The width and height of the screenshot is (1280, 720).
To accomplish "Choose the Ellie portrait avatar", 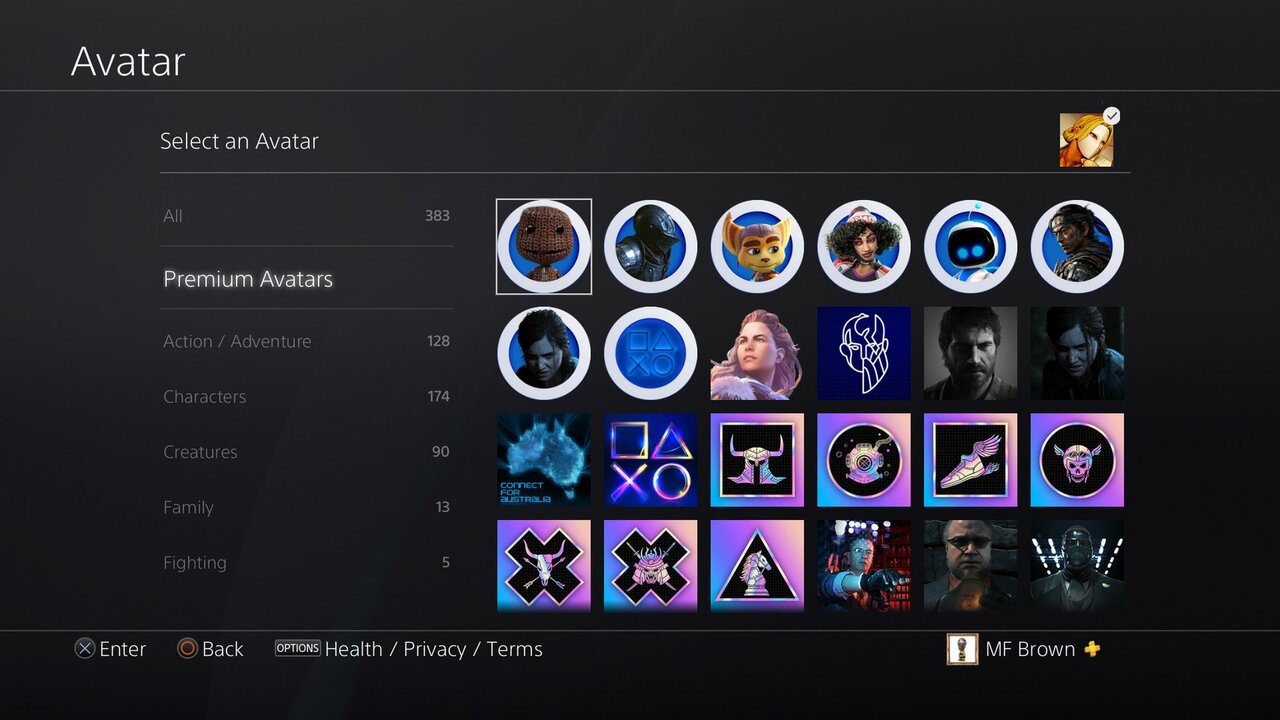I will [543, 352].
